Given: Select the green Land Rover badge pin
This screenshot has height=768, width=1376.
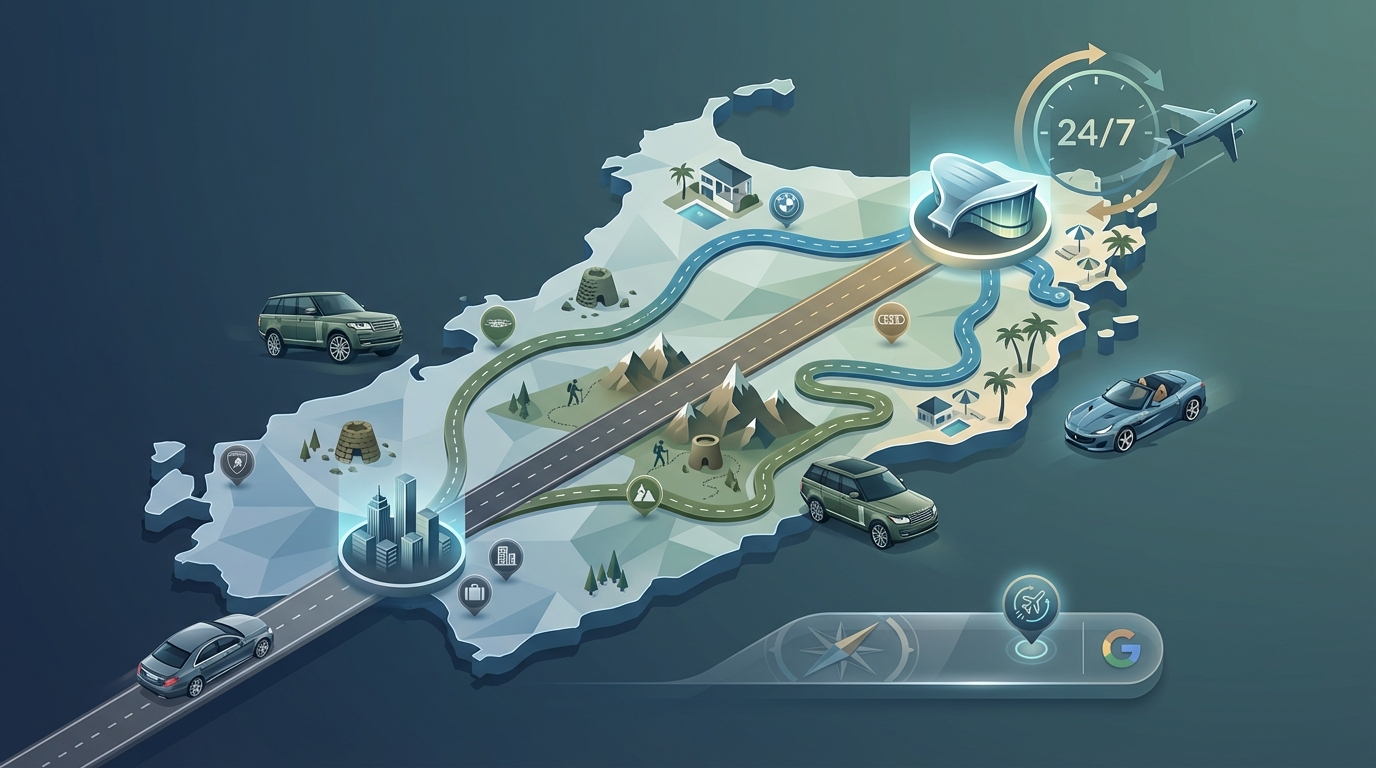Looking at the screenshot, I should pyautogui.click(x=497, y=323).
